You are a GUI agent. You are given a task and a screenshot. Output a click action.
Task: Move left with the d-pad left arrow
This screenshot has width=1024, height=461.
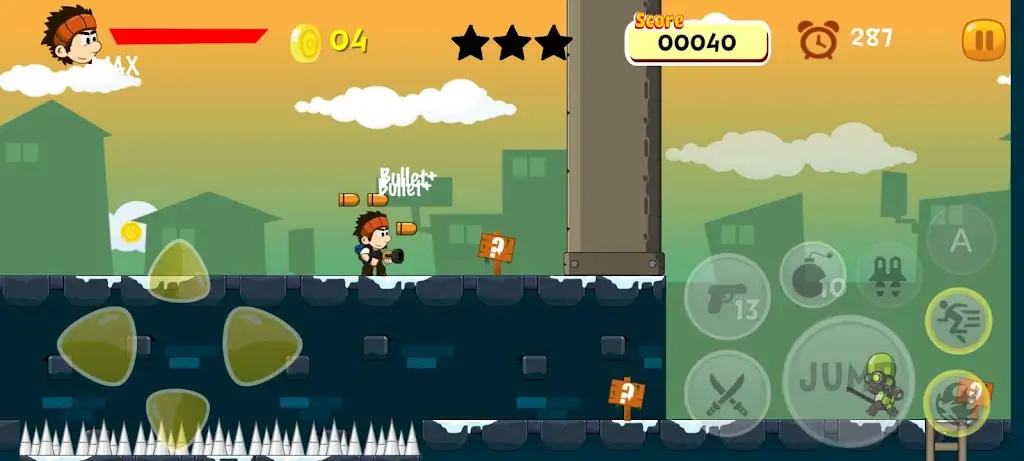96,346
